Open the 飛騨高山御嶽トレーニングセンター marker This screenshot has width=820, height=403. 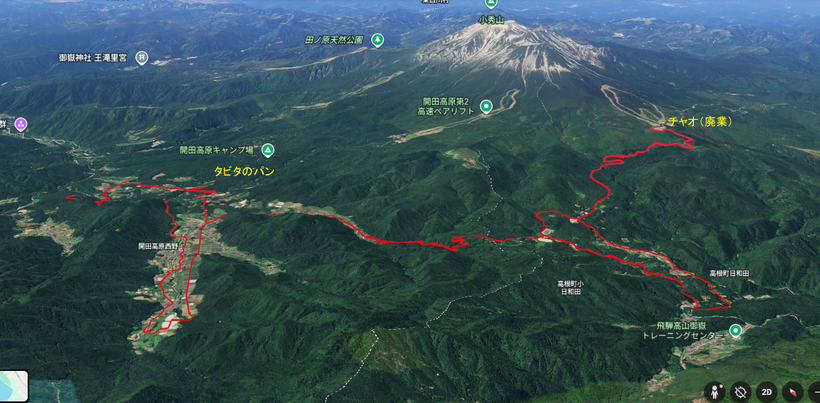tap(736, 331)
